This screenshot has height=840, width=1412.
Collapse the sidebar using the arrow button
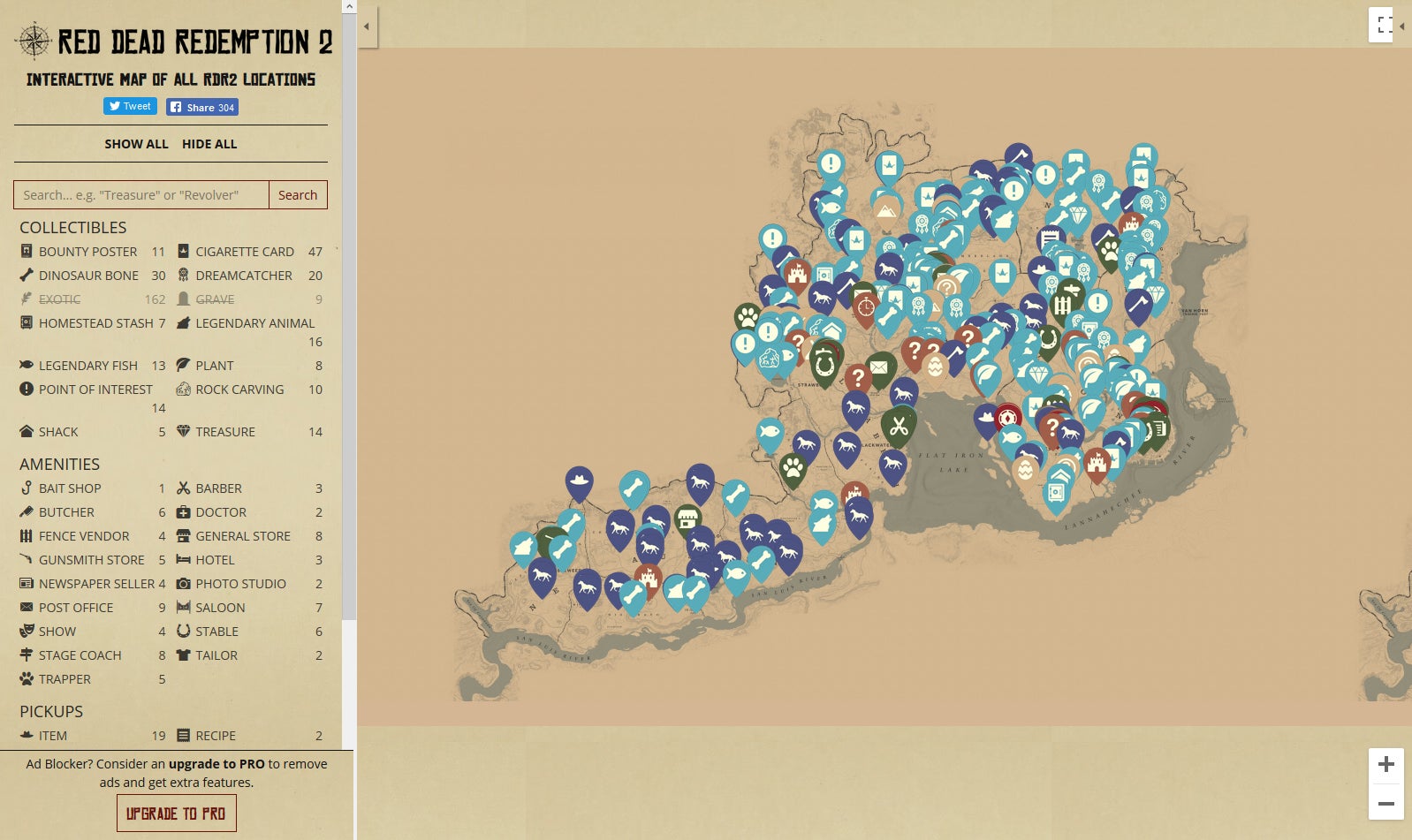coord(366,26)
